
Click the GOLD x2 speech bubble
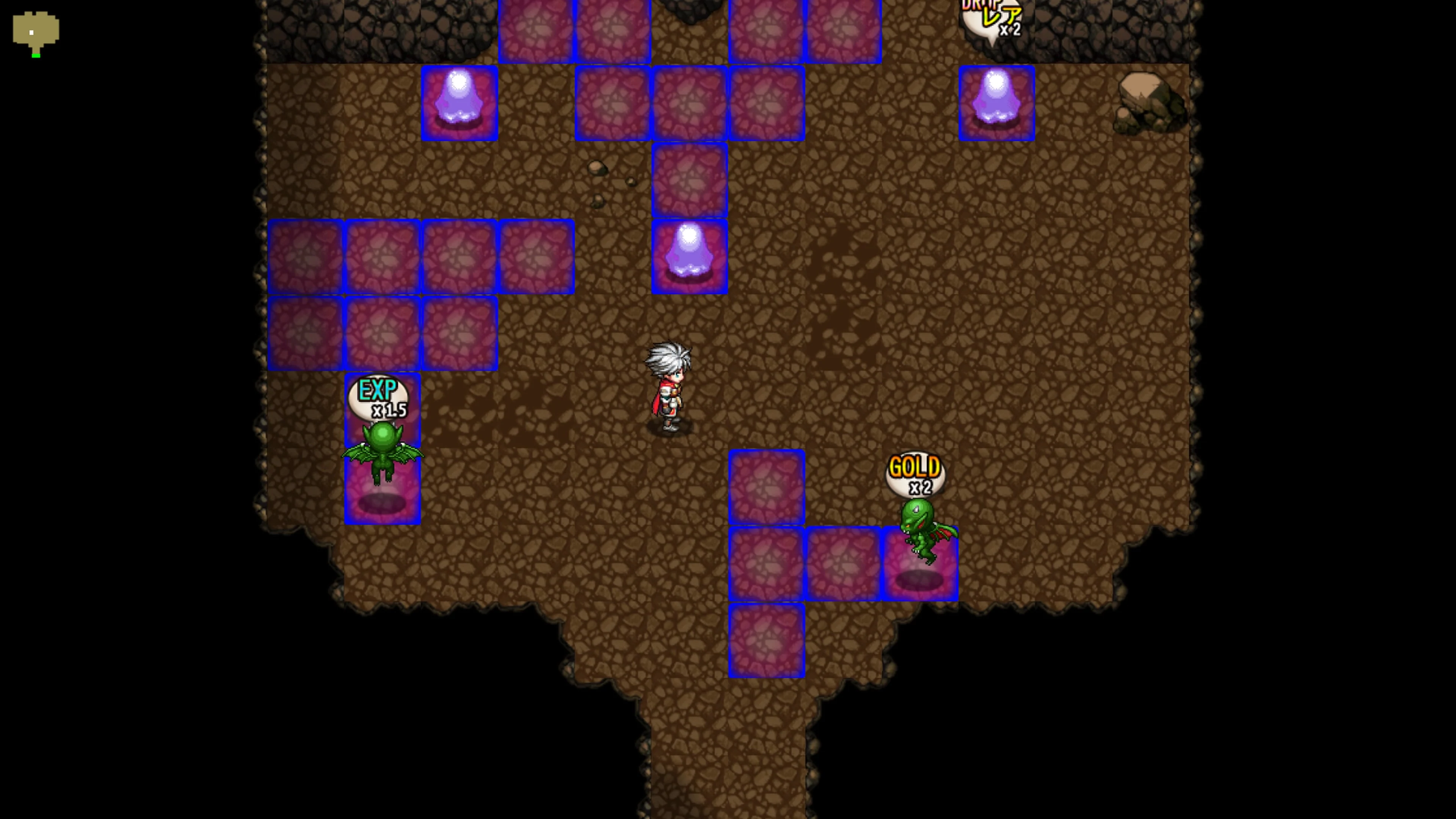[x=916, y=474]
